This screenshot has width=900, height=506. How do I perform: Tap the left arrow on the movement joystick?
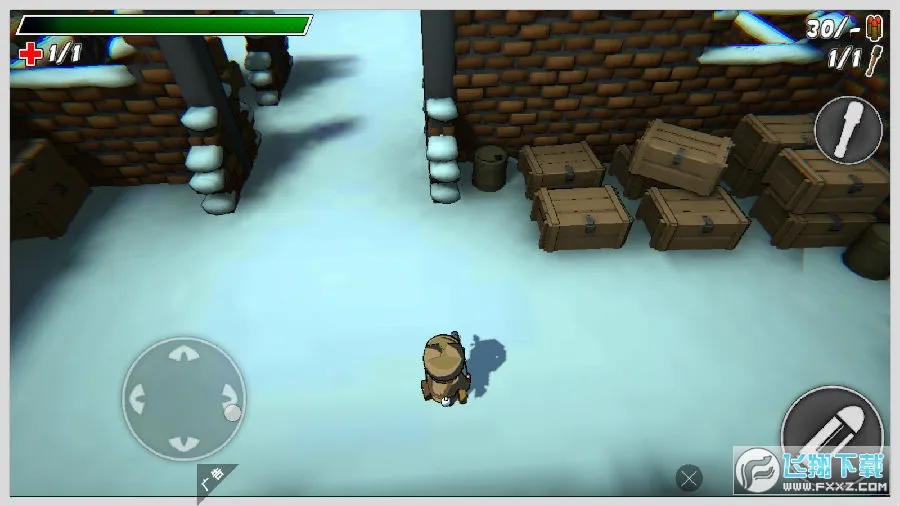137,398
